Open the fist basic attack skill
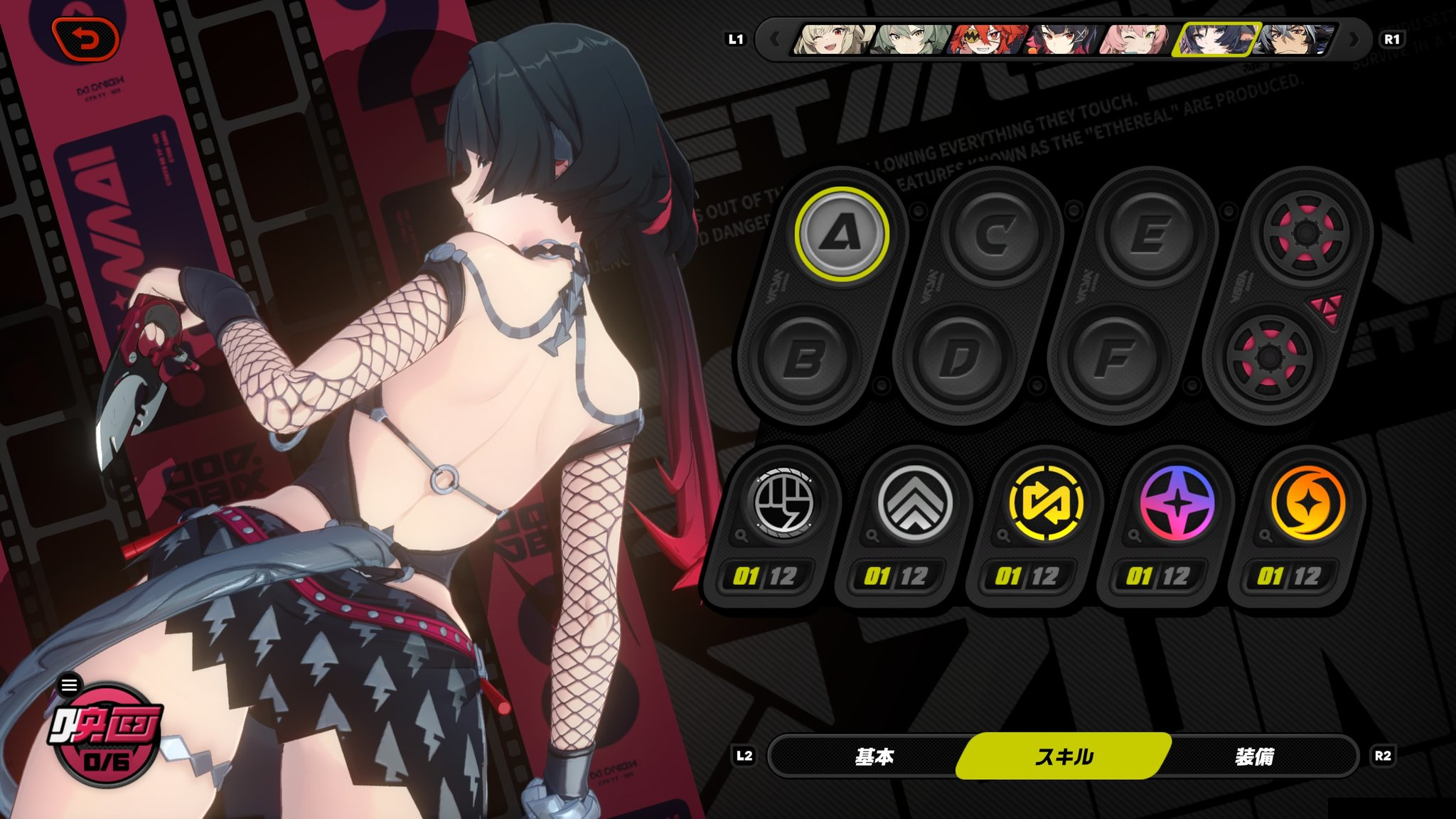 point(783,503)
